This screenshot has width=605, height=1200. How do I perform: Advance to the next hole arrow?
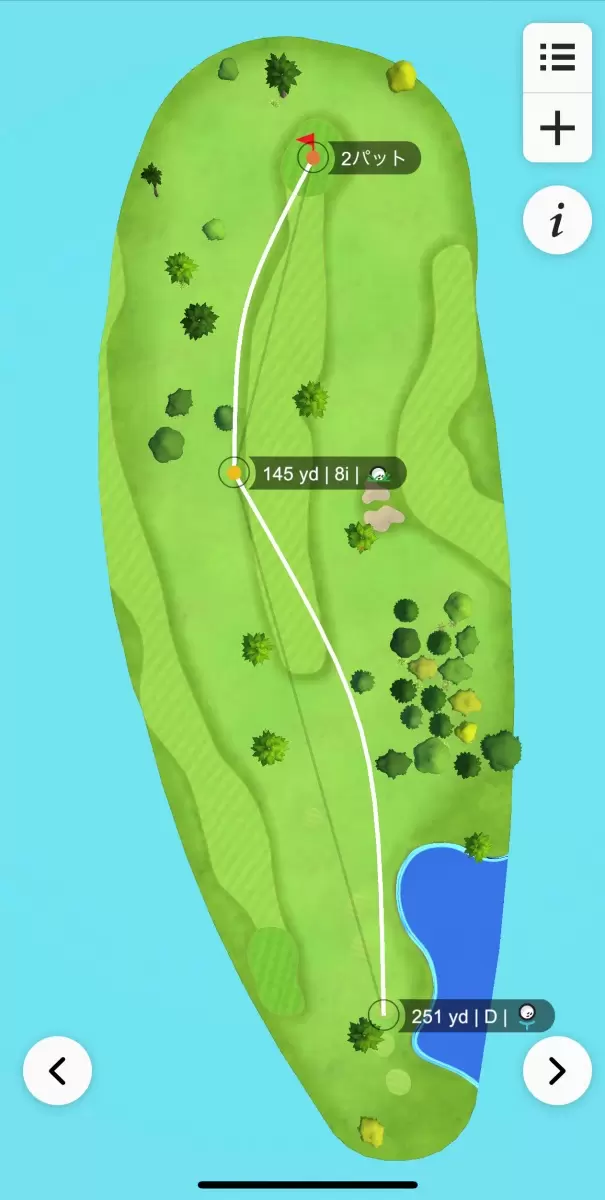(x=557, y=1071)
